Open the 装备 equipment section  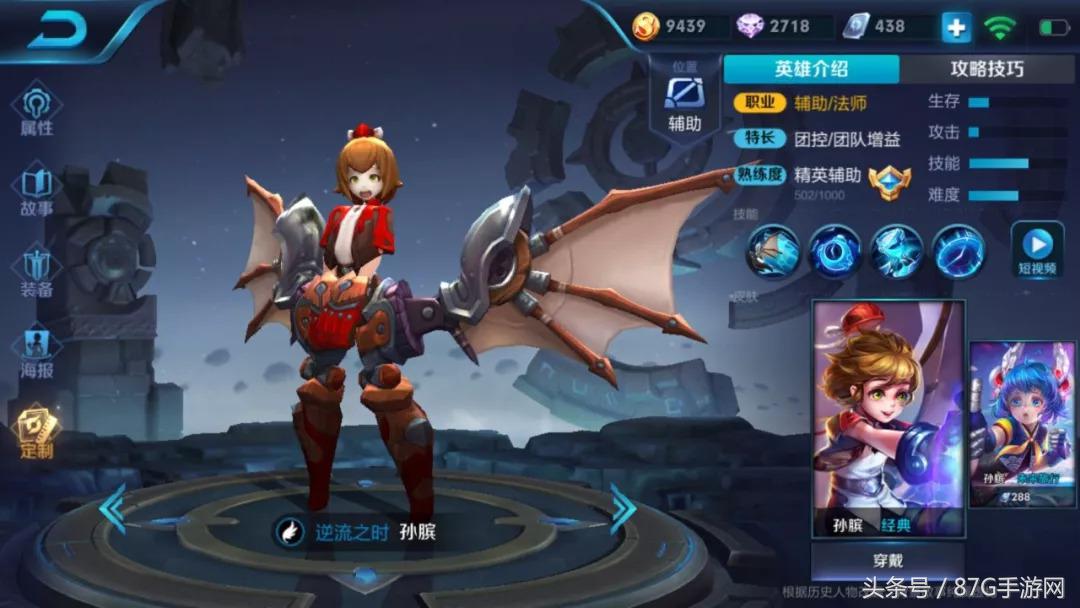click(x=37, y=274)
